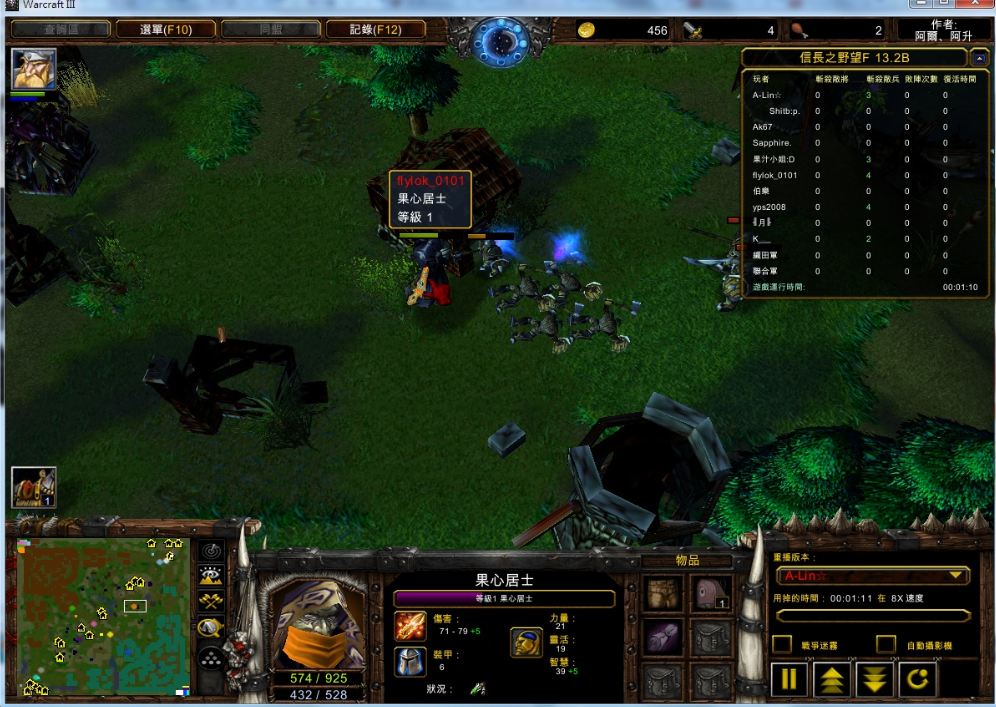This screenshot has height=707, width=996.
Task: Toggle the 戰爭迷霧 fog of war checkbox
Action: coord(783,645)
